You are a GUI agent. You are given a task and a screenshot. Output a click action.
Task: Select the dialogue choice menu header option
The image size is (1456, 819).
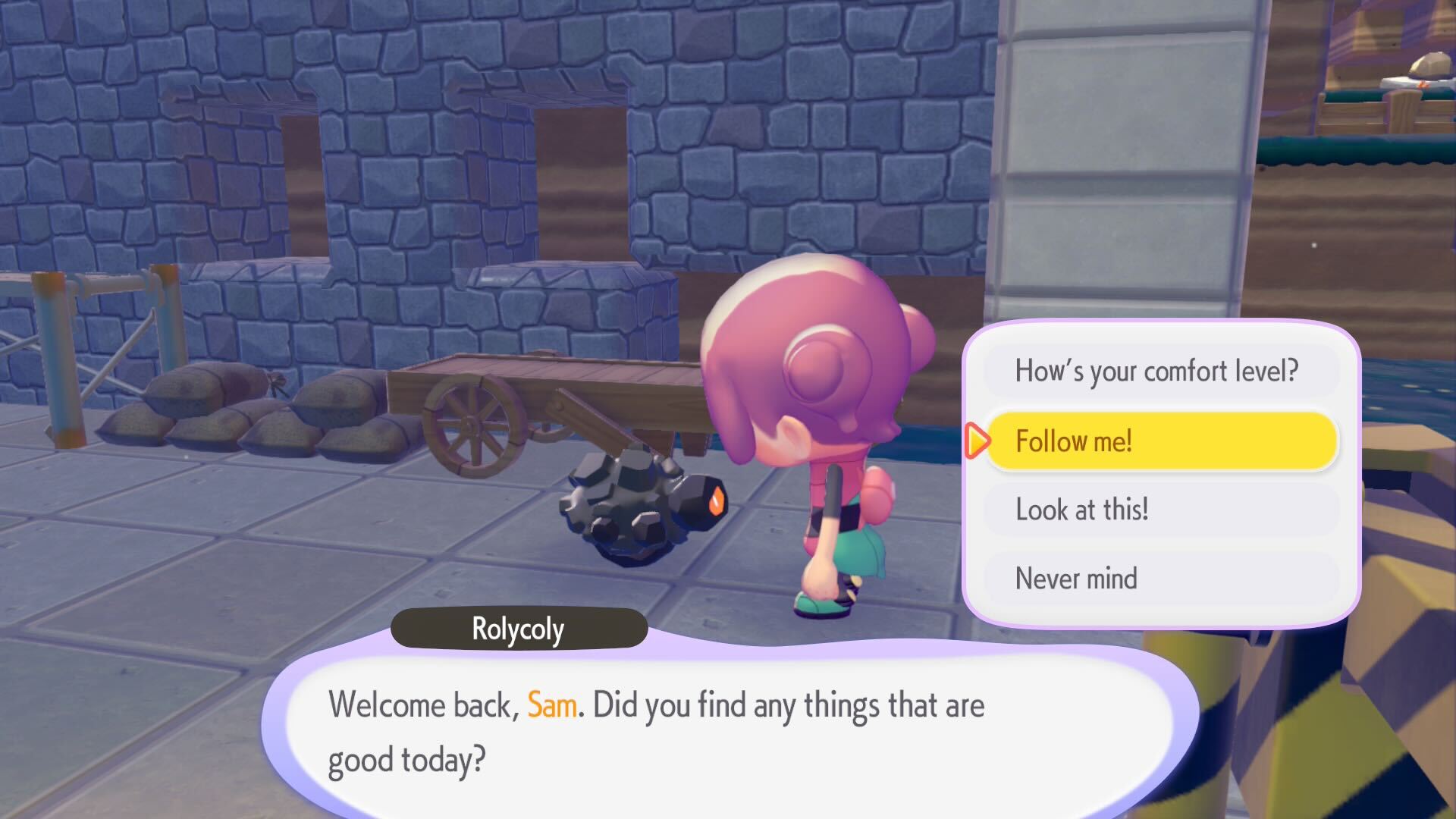pos(1158,371)
